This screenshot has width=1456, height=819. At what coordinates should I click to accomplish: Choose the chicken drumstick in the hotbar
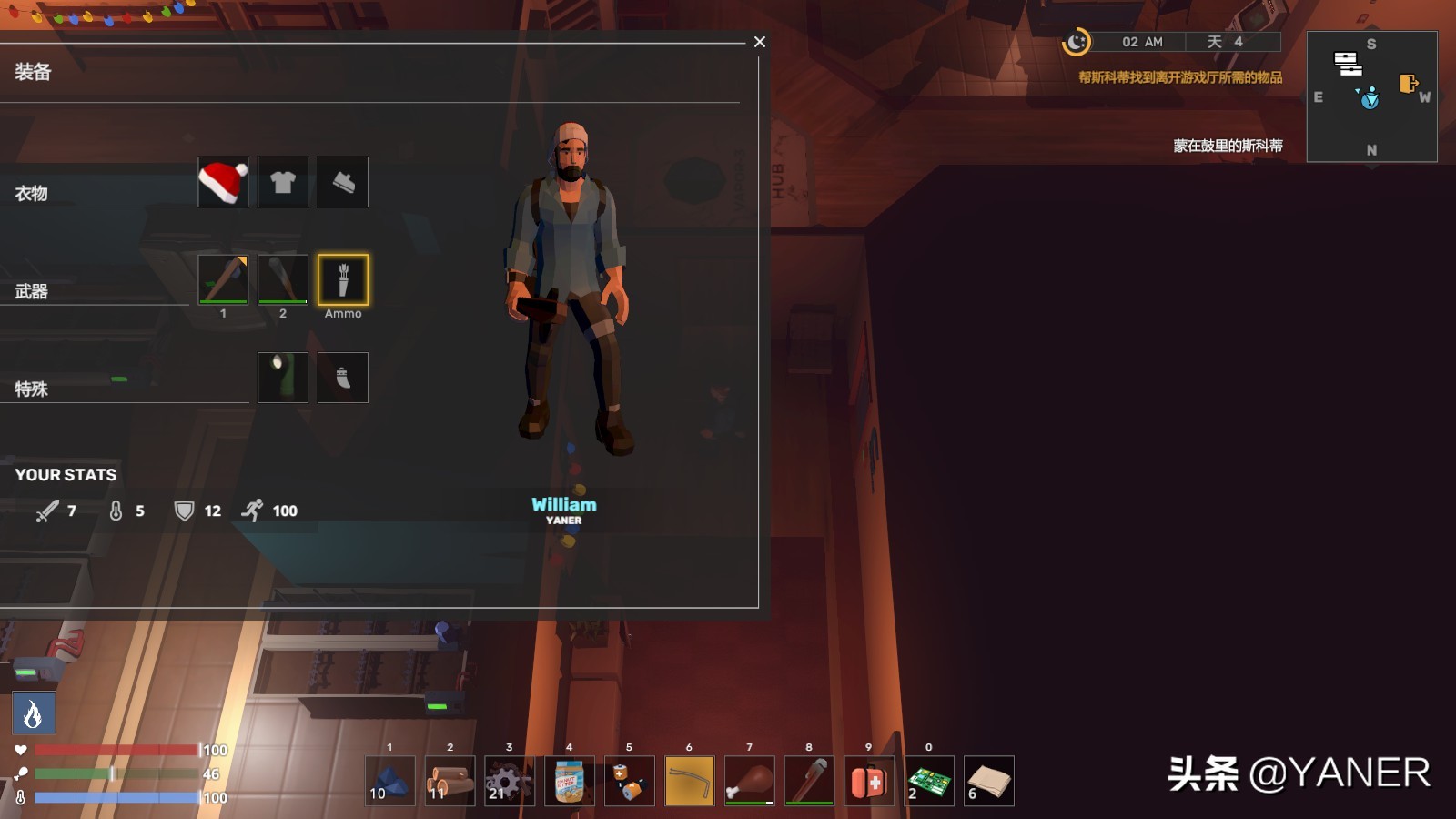(750, 781)
